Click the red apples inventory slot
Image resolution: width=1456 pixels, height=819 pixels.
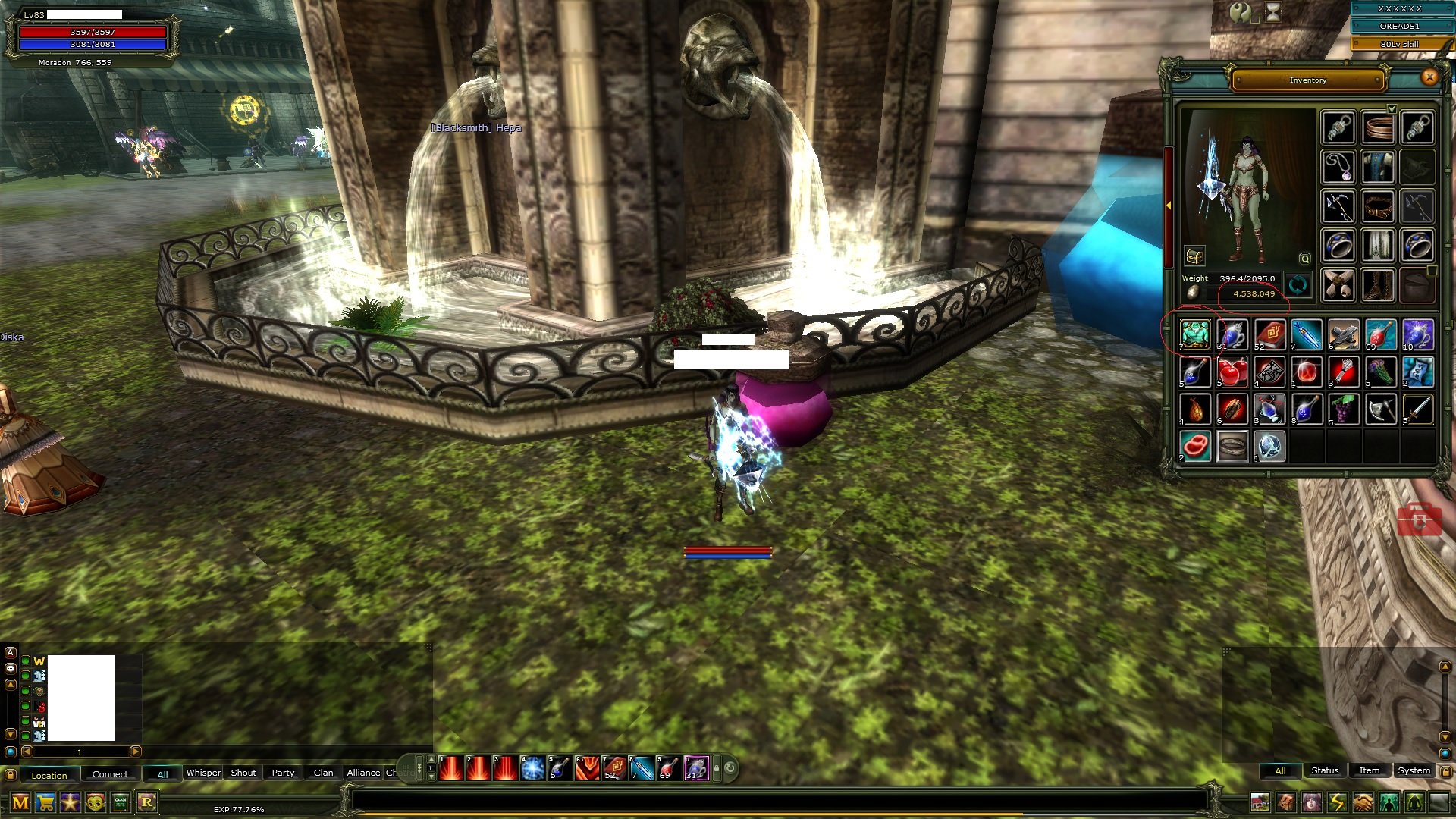1232,372
